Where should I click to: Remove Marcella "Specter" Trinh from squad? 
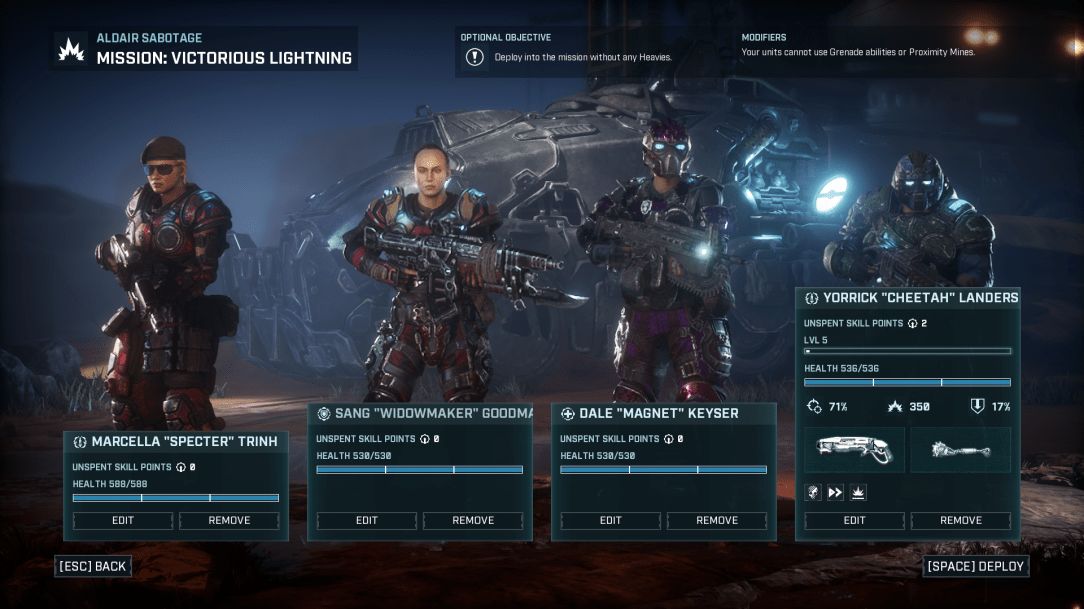(x=229, y=520)
